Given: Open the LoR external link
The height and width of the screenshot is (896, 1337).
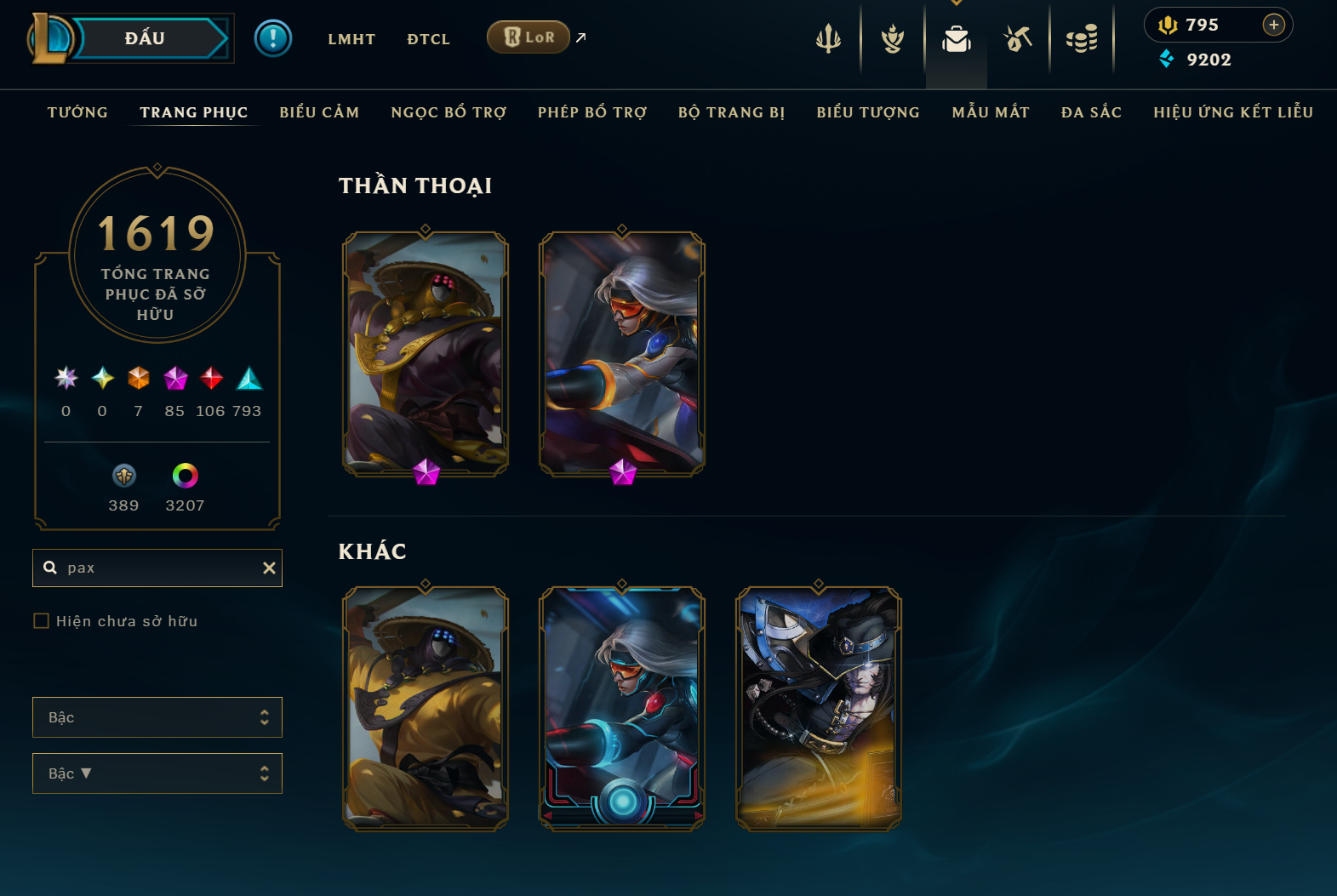Looking at the screenshot, I should 529,37.
